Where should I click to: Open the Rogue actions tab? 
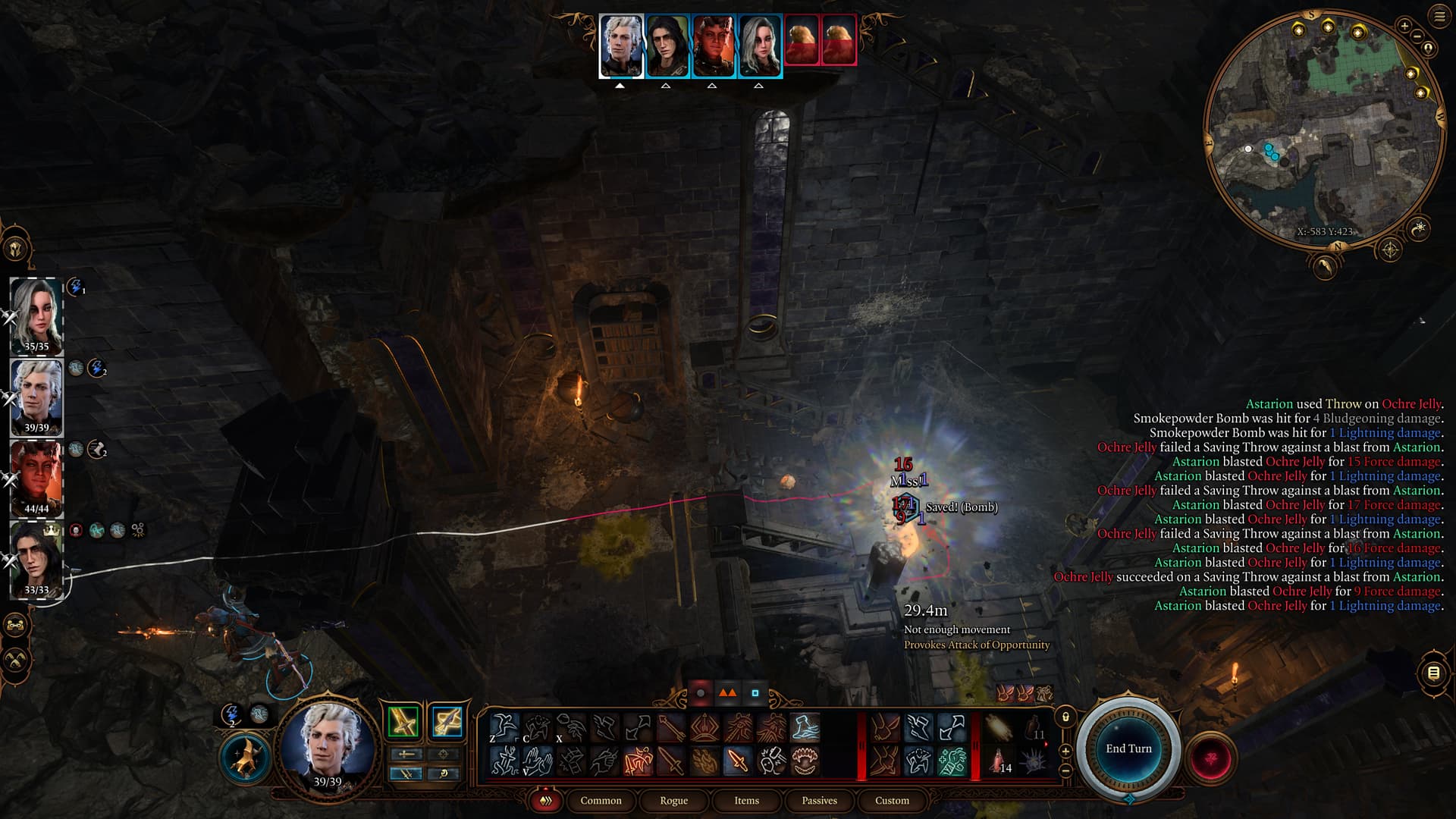[x=673, y=801]
